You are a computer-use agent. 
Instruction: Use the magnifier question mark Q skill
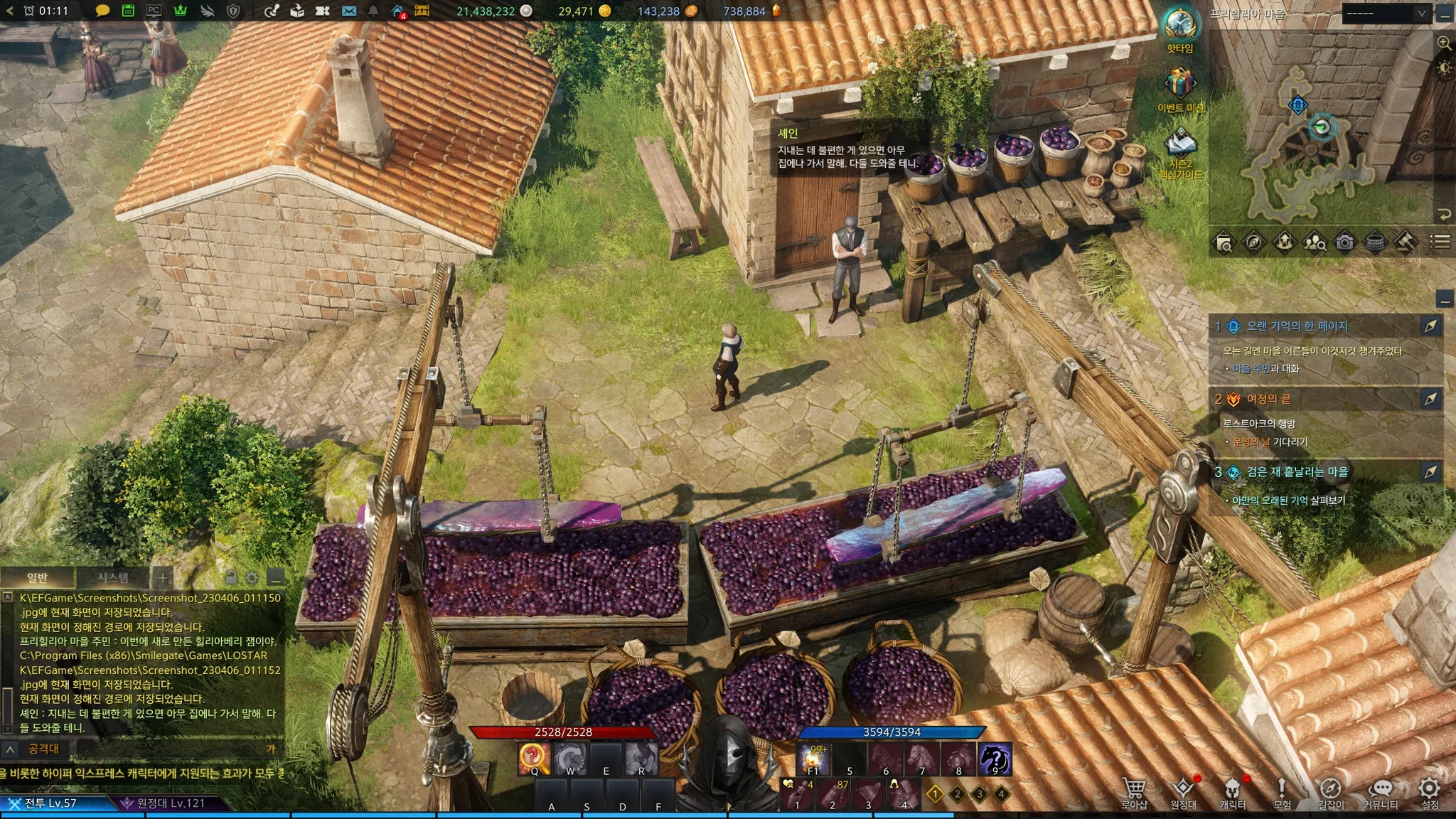point(534,759)
